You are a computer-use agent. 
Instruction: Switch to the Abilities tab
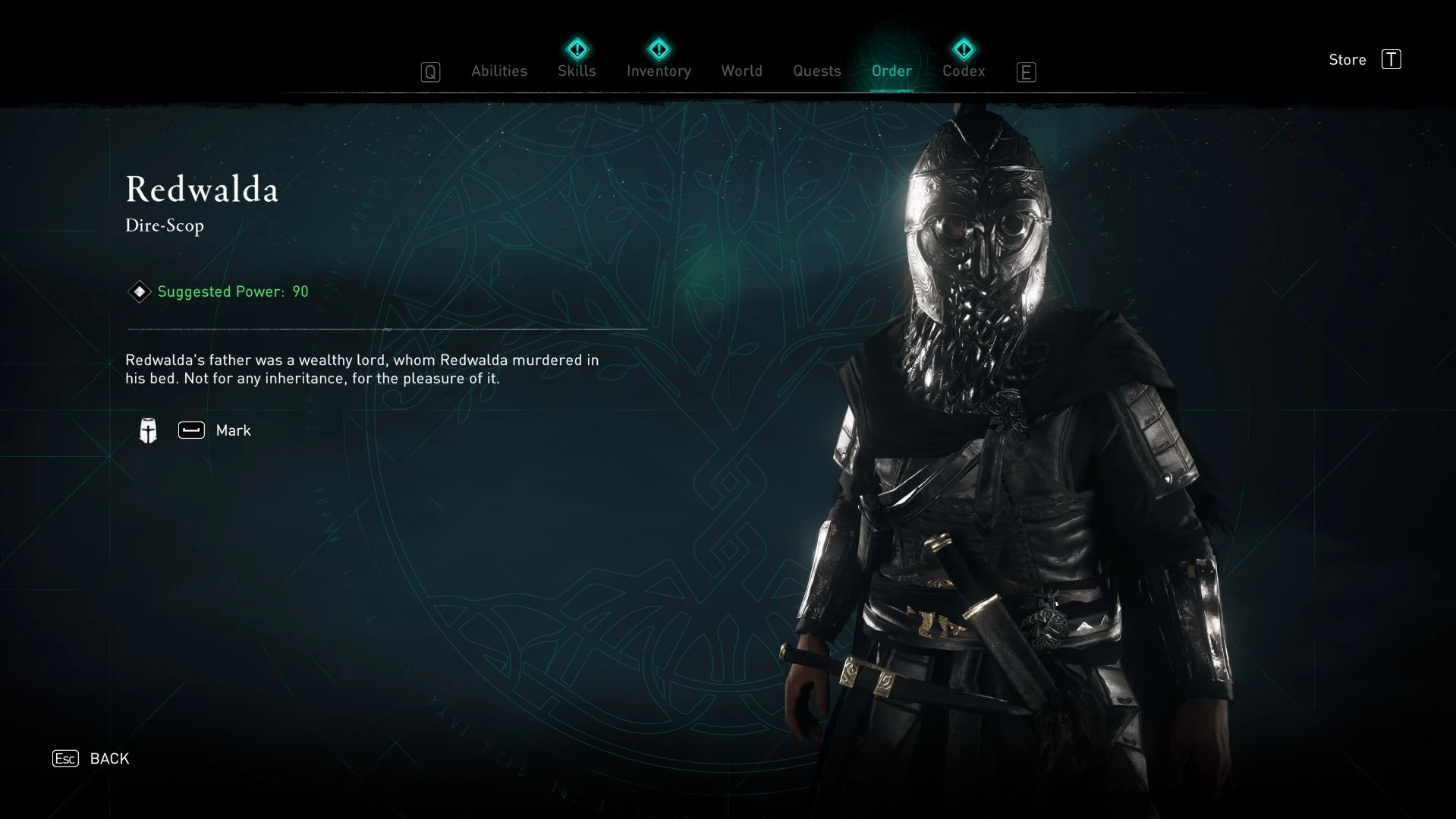(x=498, y=71)
